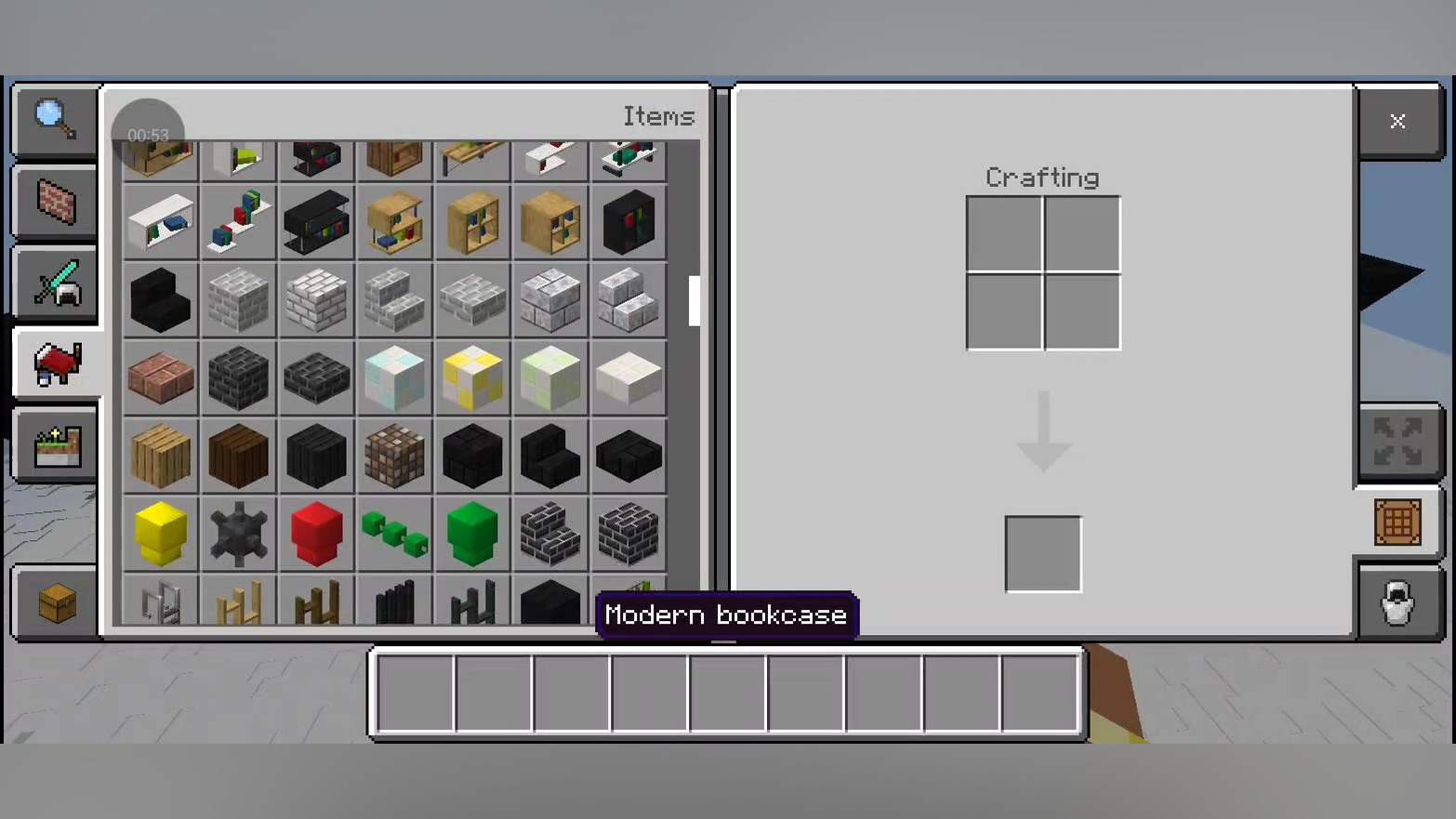Open the sword and armor equipment tab

click(x=55, y=283)
